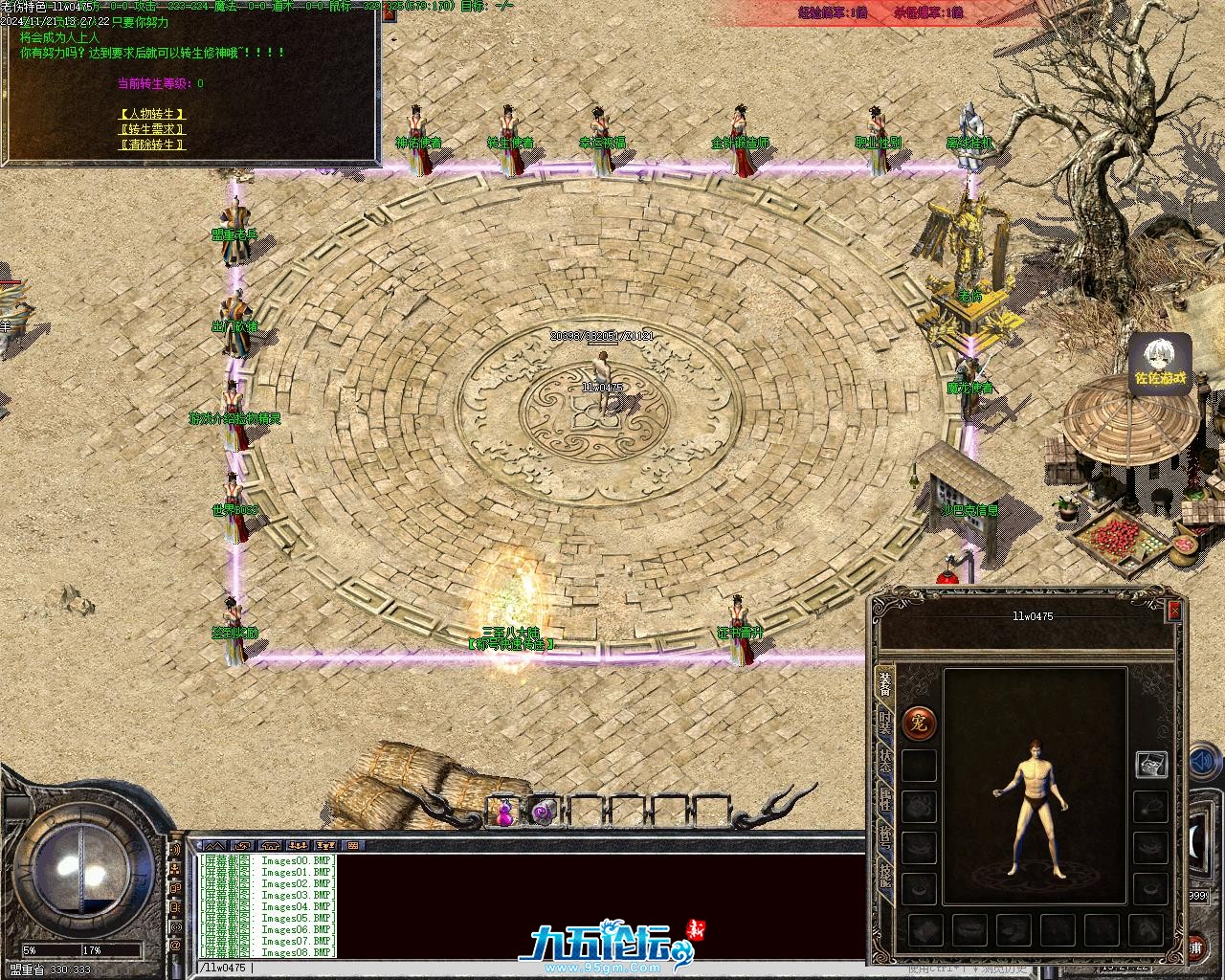Click the grid button above chat log
The height and width of the screenshot is (980, 1225).
[353, 846]
